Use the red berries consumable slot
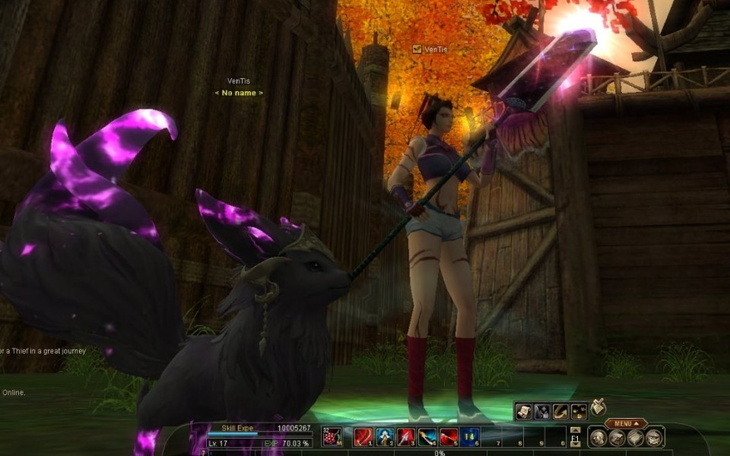 332,436
